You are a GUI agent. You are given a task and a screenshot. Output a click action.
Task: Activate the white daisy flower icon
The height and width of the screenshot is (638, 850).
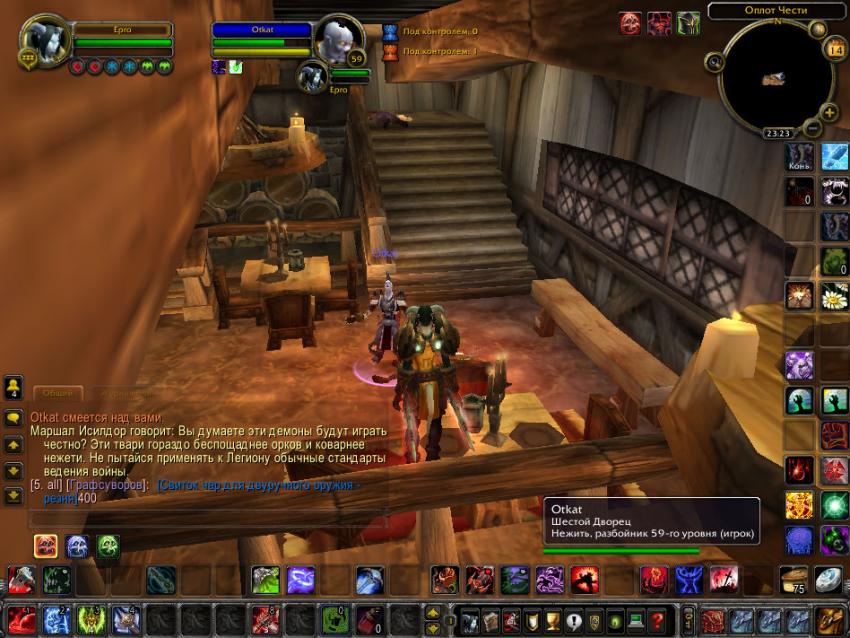pyautogui.click(x=834, y=296)
